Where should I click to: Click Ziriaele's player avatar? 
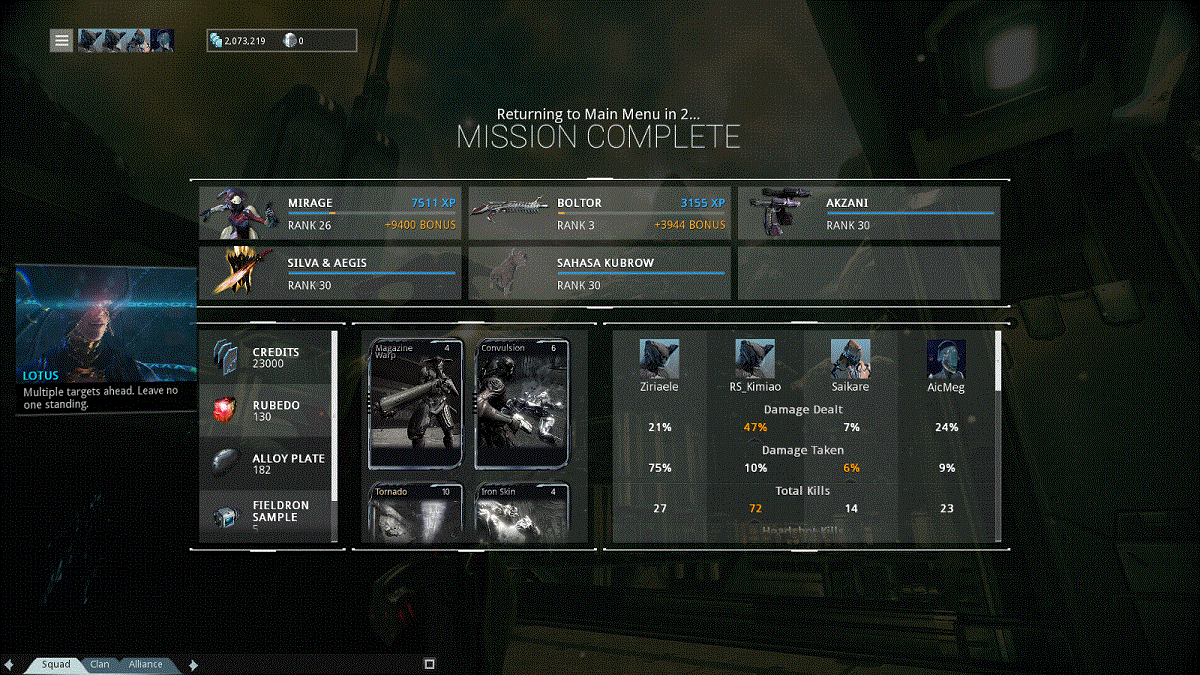click(659, 358)
